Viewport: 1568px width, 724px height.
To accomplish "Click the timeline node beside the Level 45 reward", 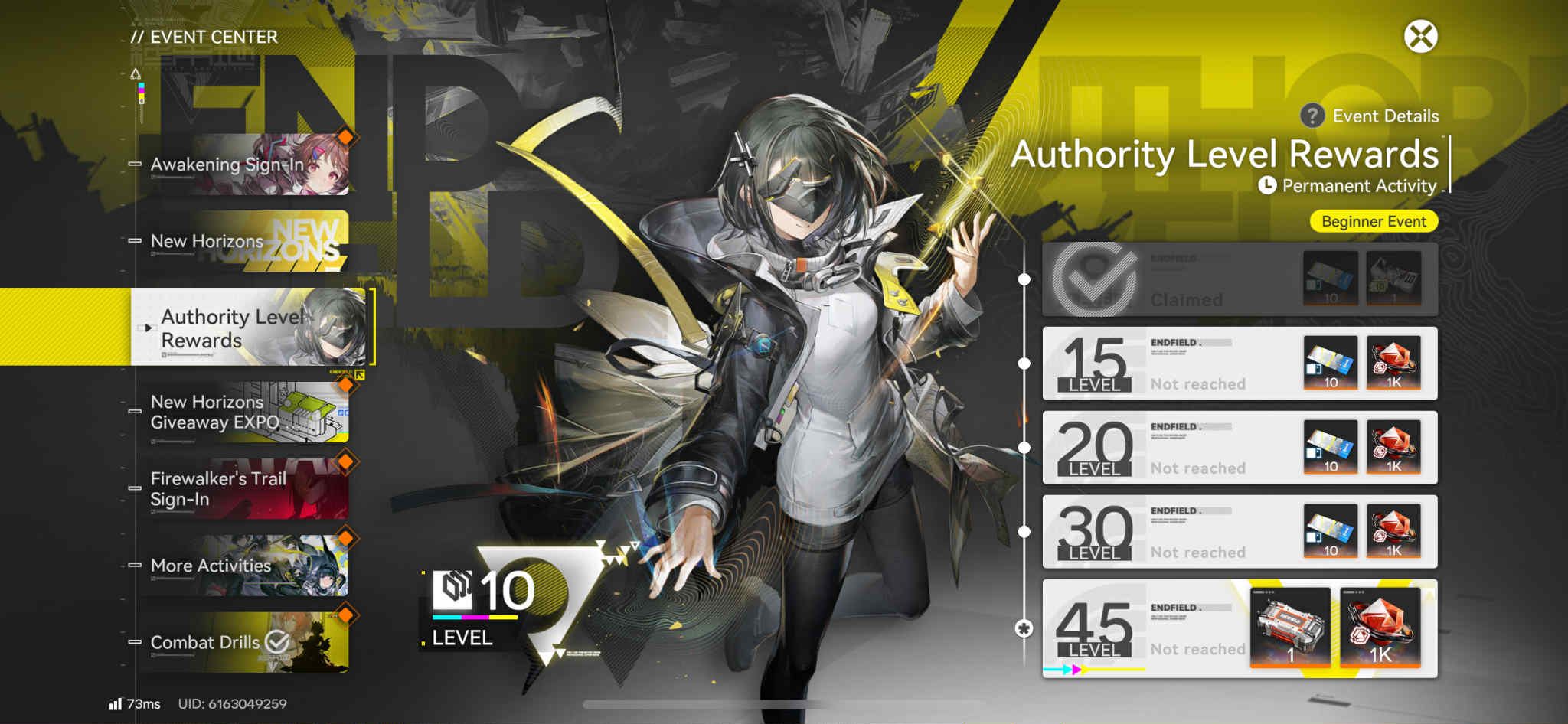I will tap(1024, 628).
